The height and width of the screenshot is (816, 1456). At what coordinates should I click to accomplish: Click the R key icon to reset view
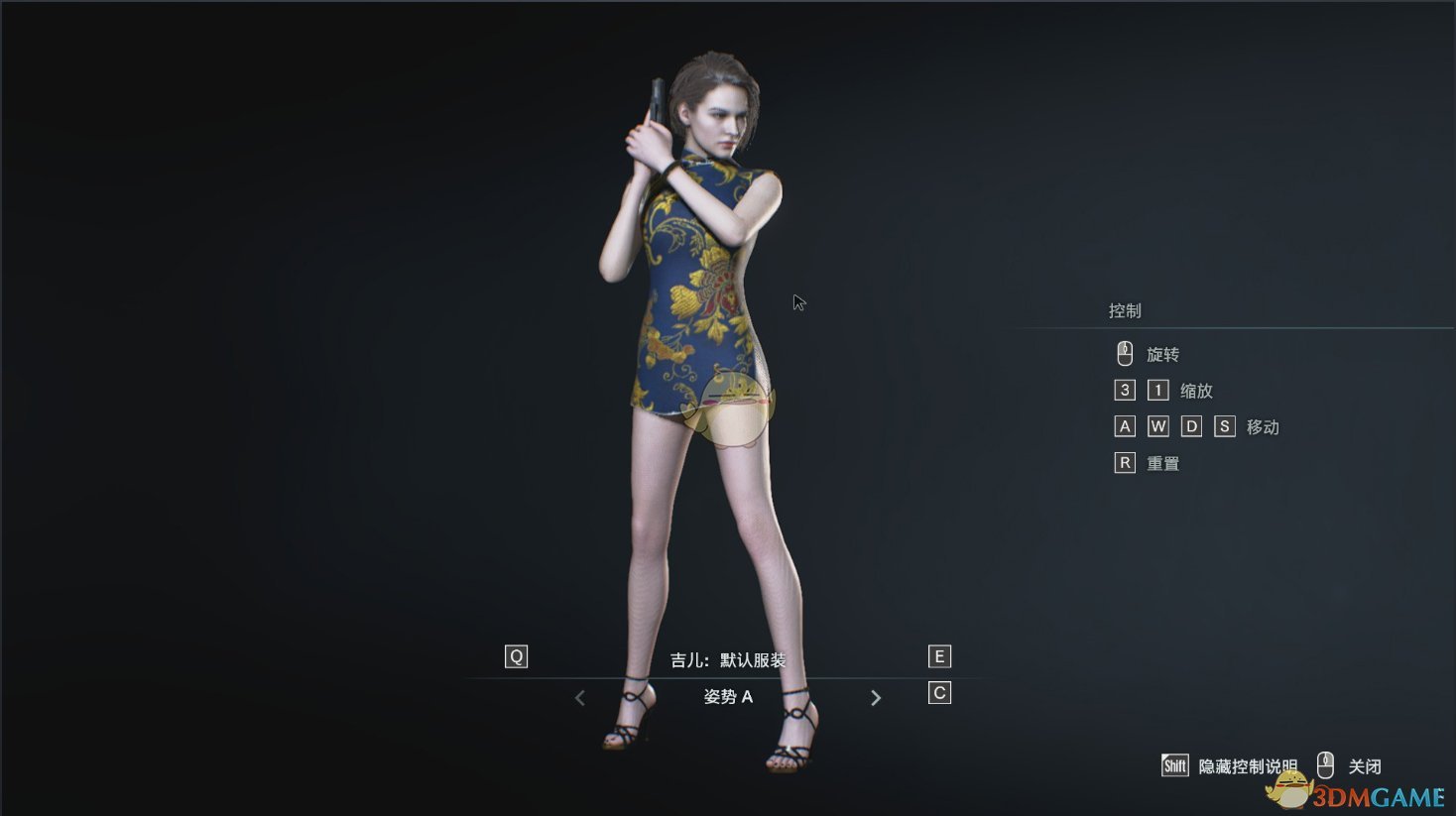tap(1124, 462)
